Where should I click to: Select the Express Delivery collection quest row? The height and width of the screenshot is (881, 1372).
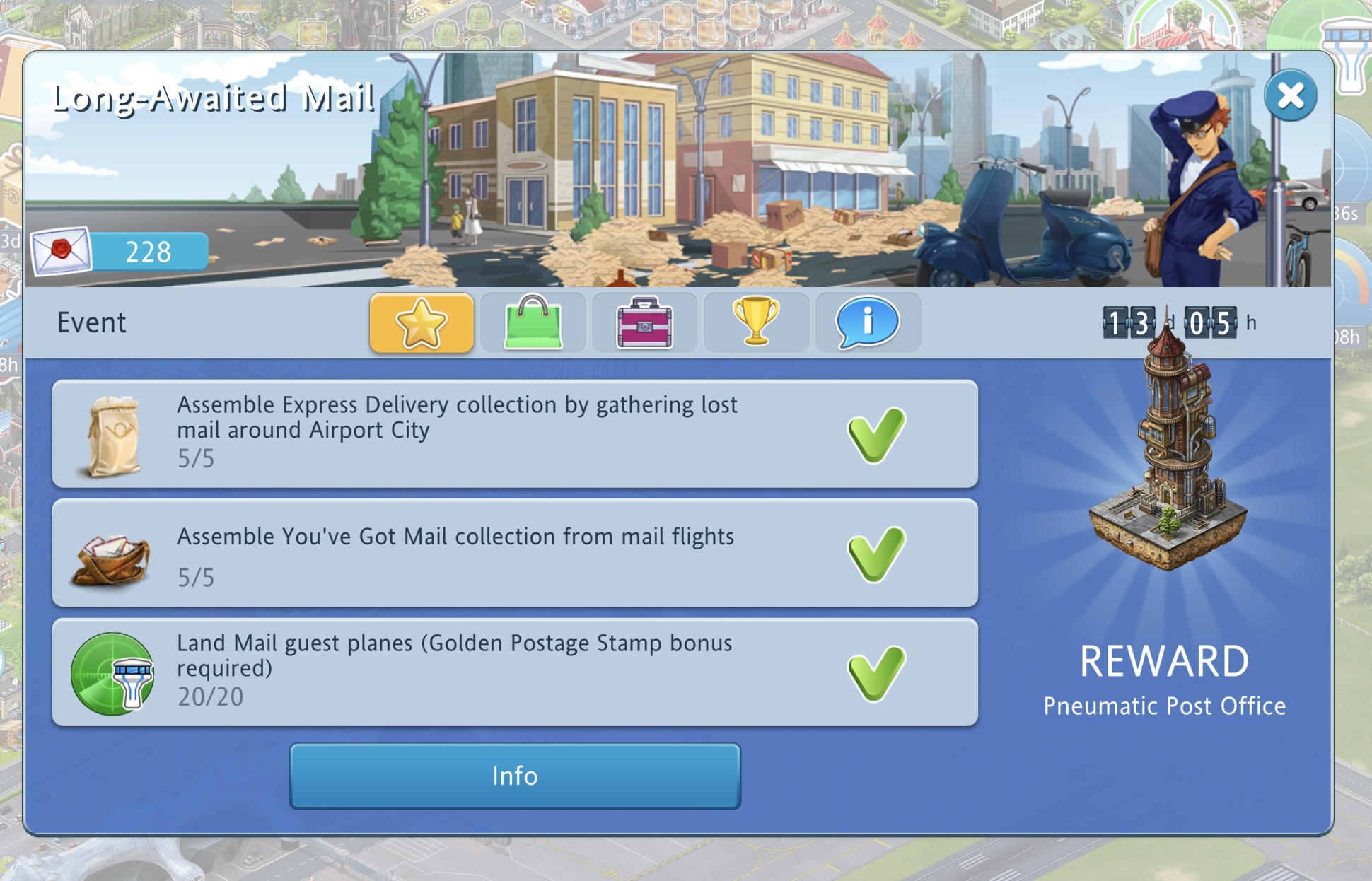point(515,433)
